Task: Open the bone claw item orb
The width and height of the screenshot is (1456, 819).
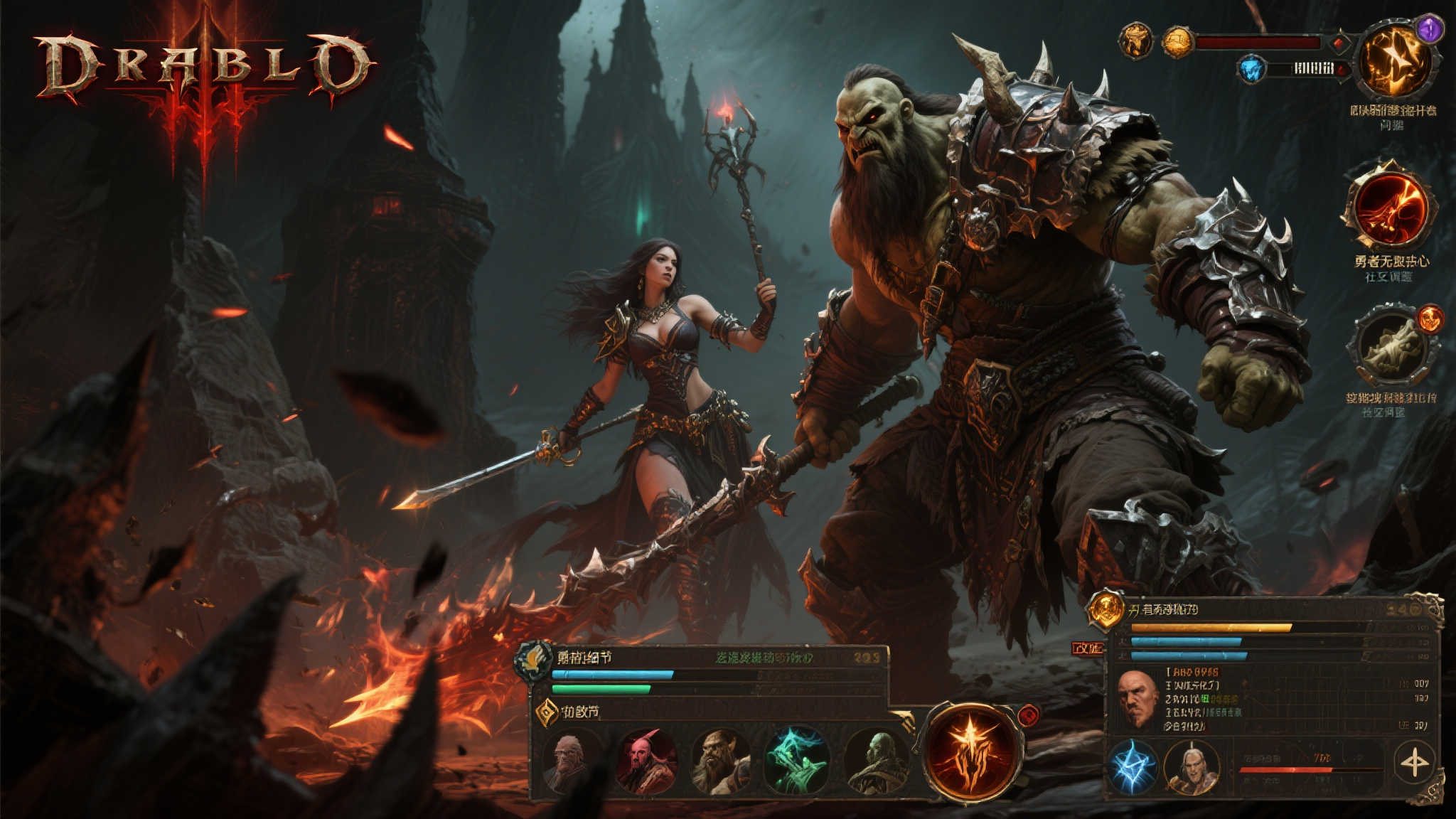Action: 1390,346
